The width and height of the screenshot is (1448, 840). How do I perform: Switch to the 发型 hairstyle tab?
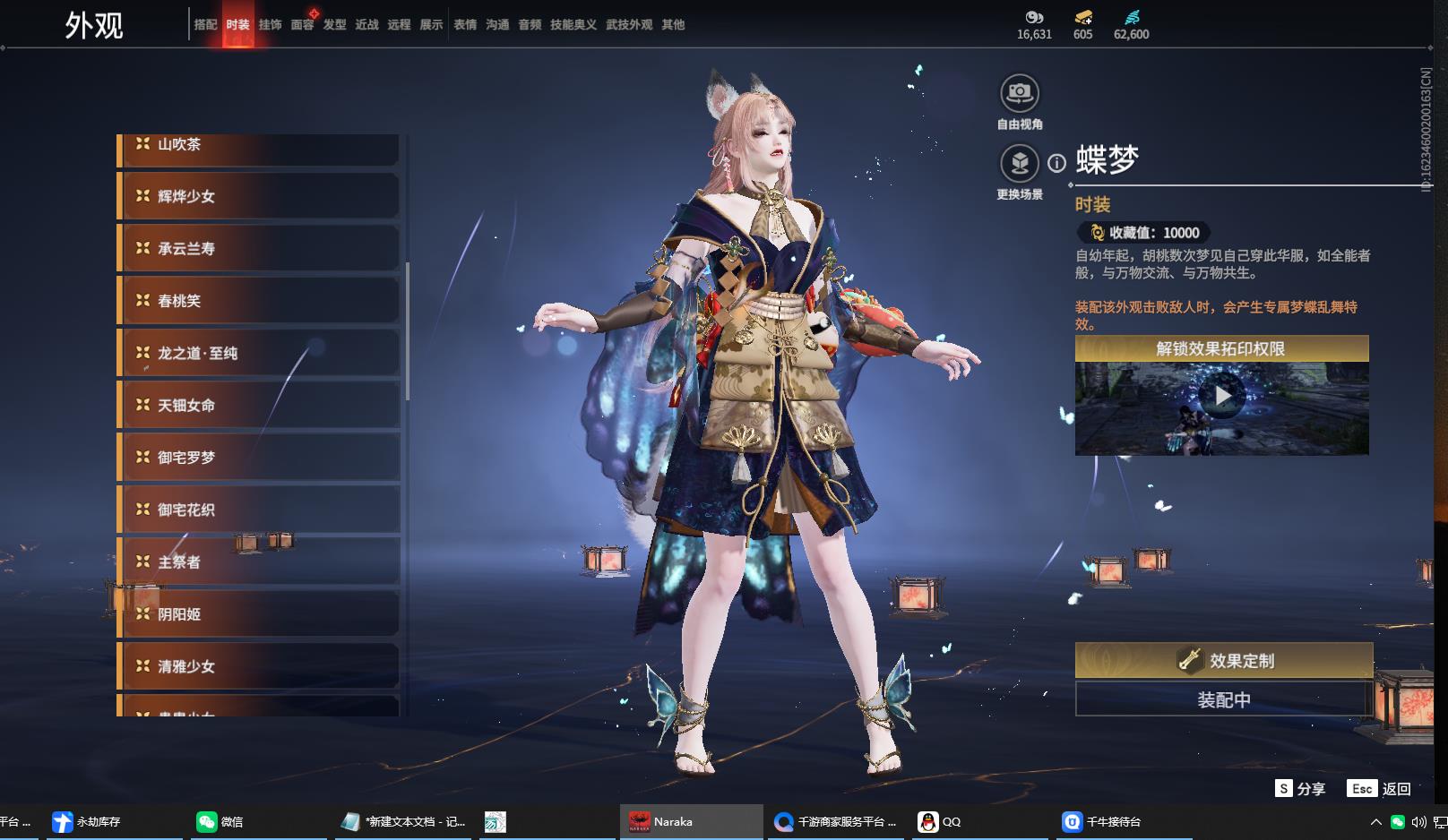click(x=335, y=25)
